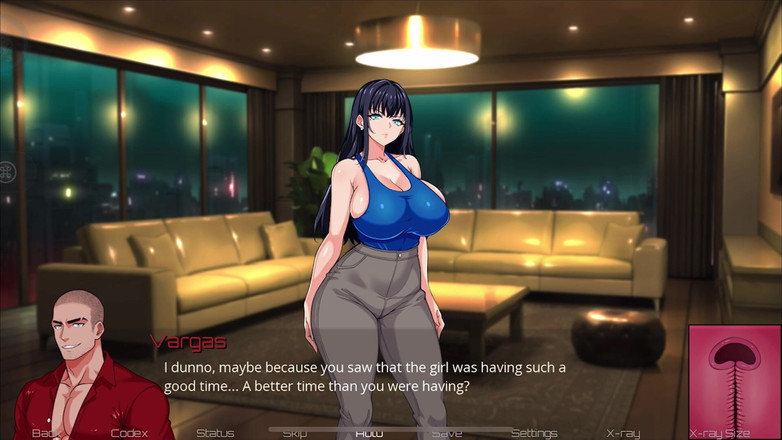Skip the current dialogue
The width and height of the screenshot is (782, 440).
[294, 433]
